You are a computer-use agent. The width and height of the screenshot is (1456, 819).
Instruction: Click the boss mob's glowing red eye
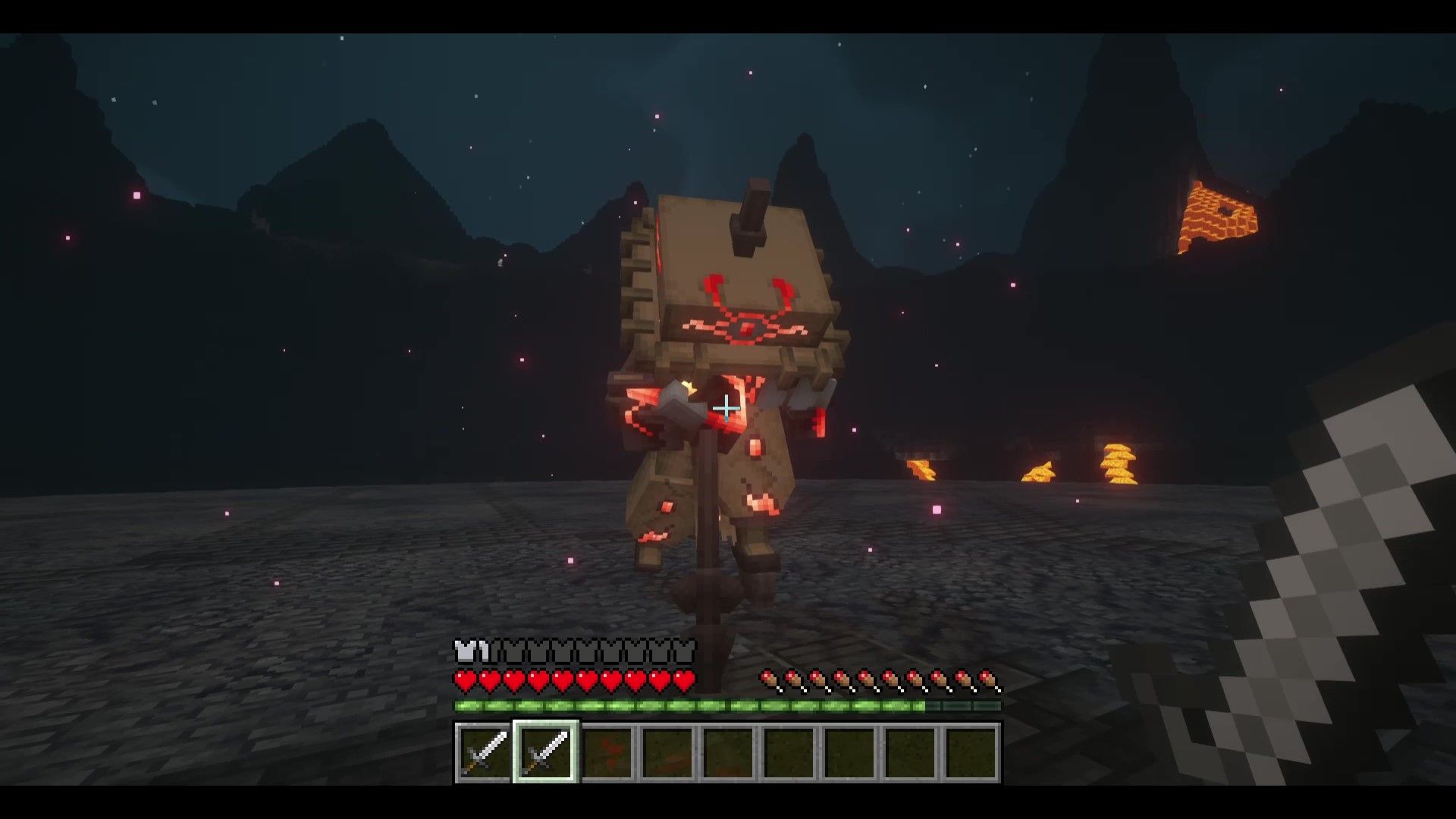tap(747, 328)
